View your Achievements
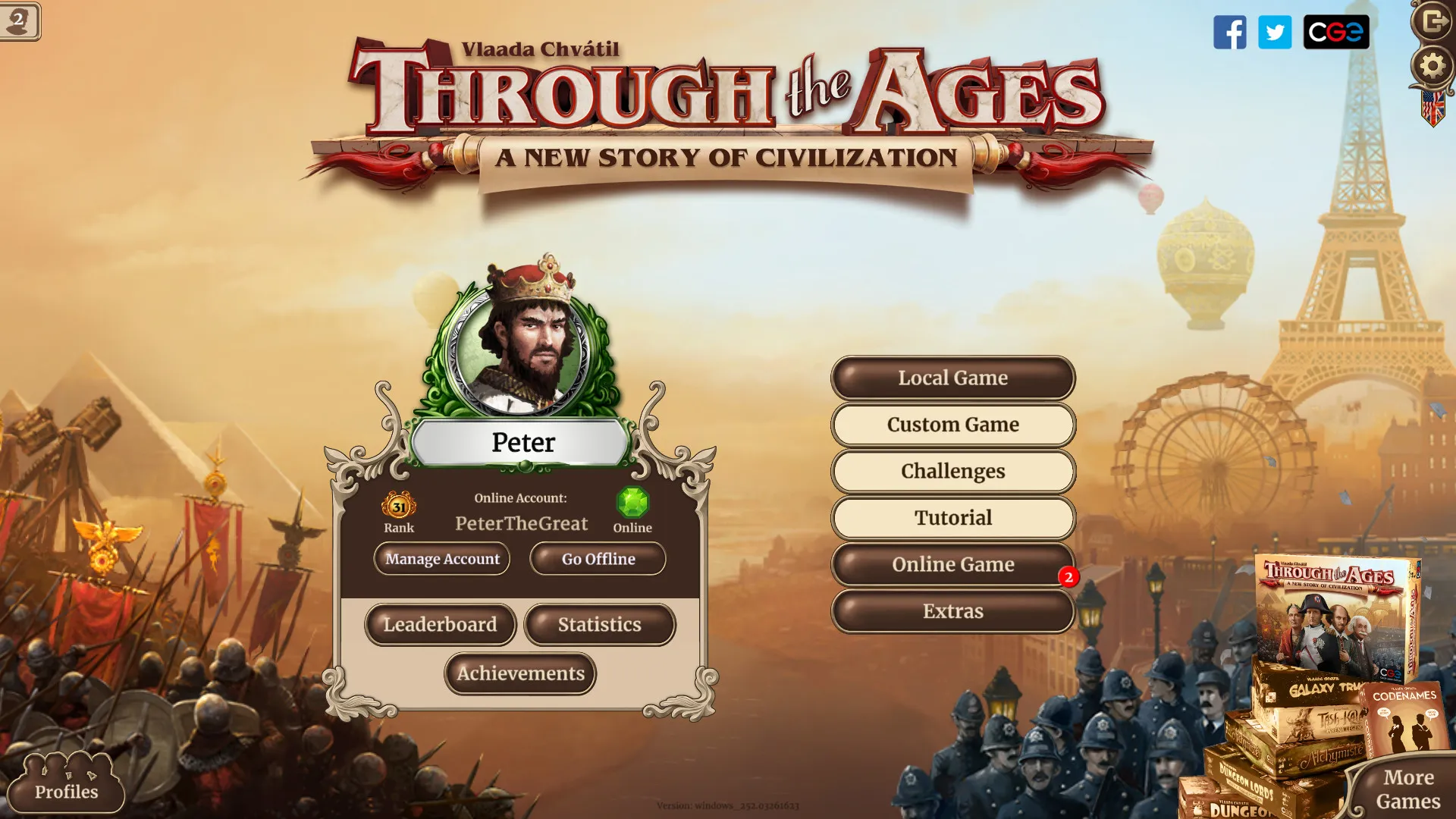This screenshot has height=819, width=1456. point(519,673)
